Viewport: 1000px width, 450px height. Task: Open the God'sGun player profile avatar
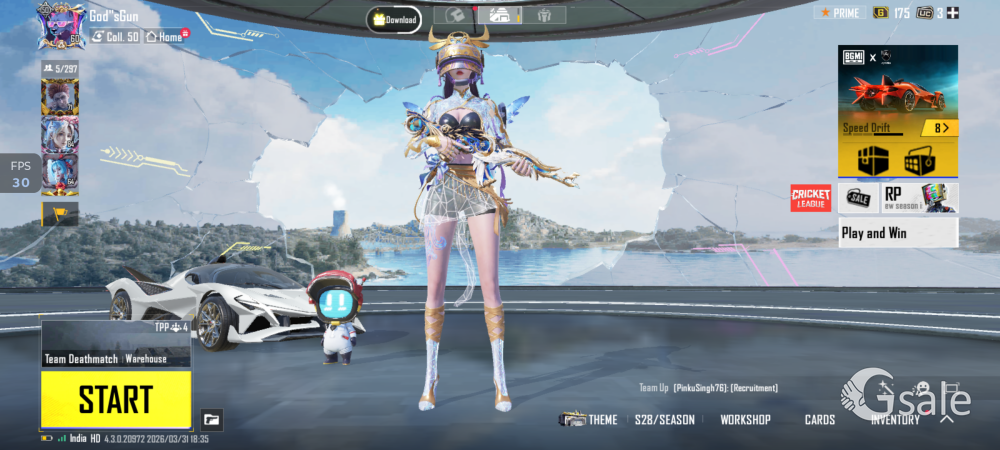pyautogui.click(x=61, y=24)
